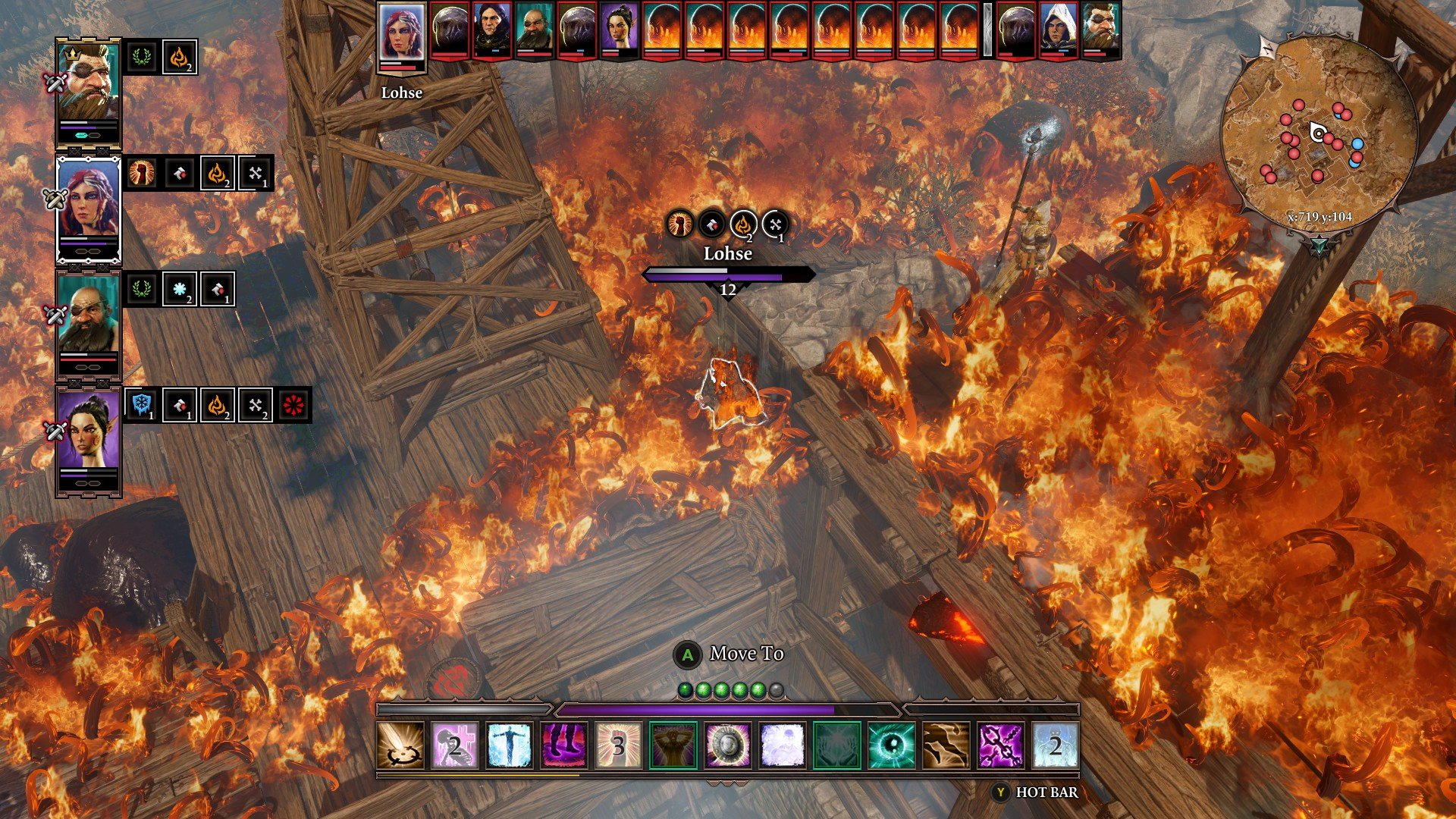Cast the purple legs and feet skill
This screenshot has height=819, width=1456.
tap(563, 745)
